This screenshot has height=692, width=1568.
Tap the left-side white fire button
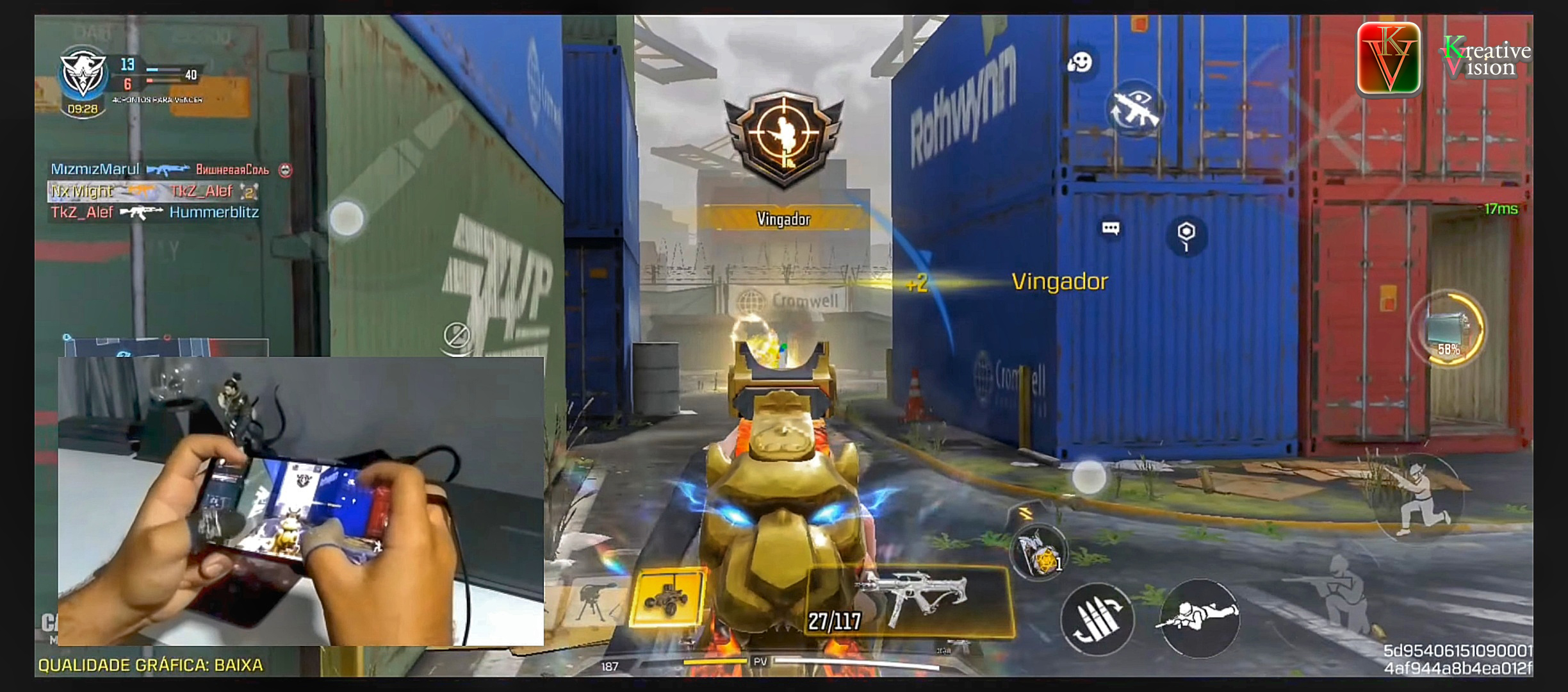coord(347,219)
